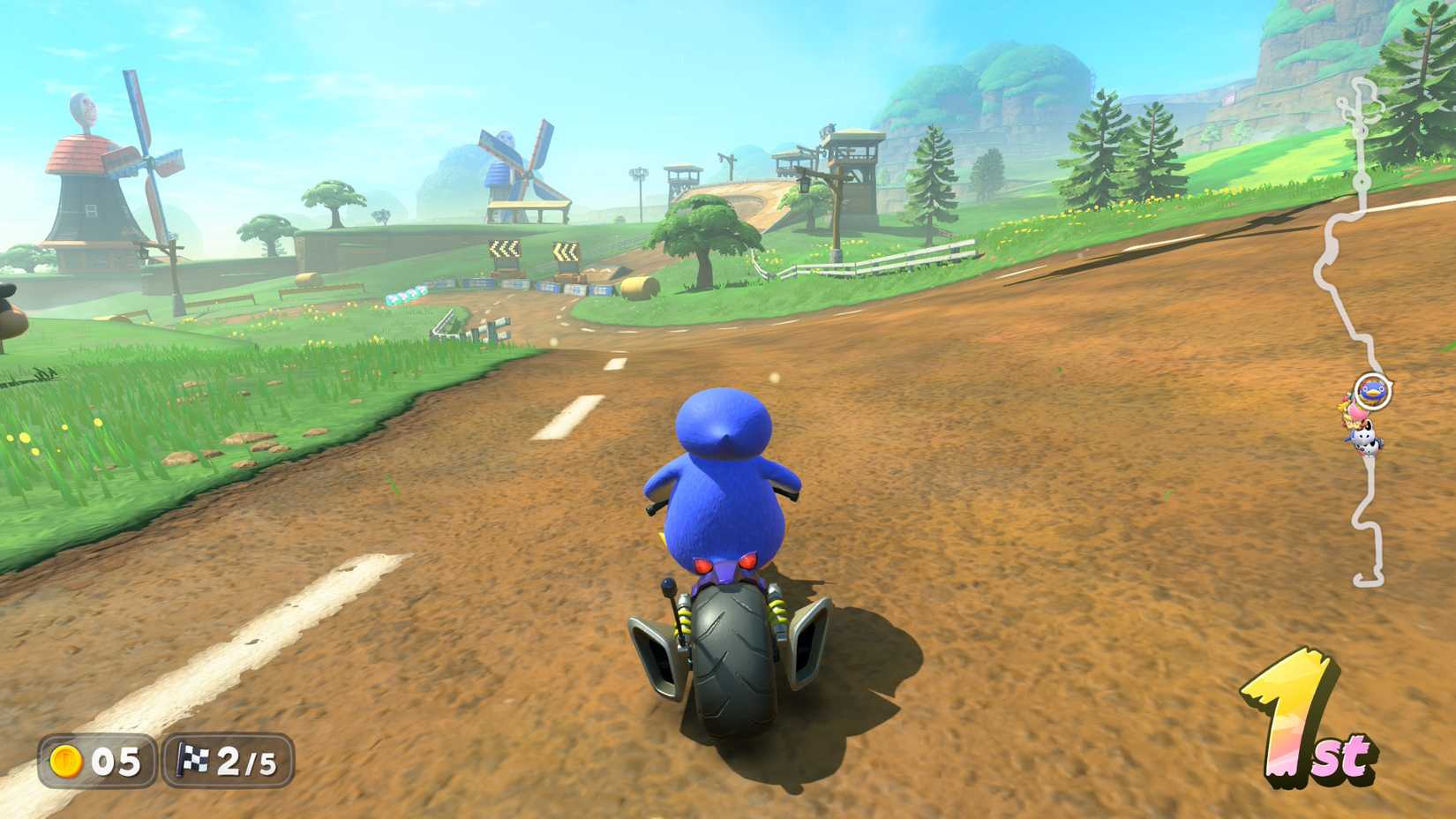Click the circled player marker on the track map

point(1372,391)
